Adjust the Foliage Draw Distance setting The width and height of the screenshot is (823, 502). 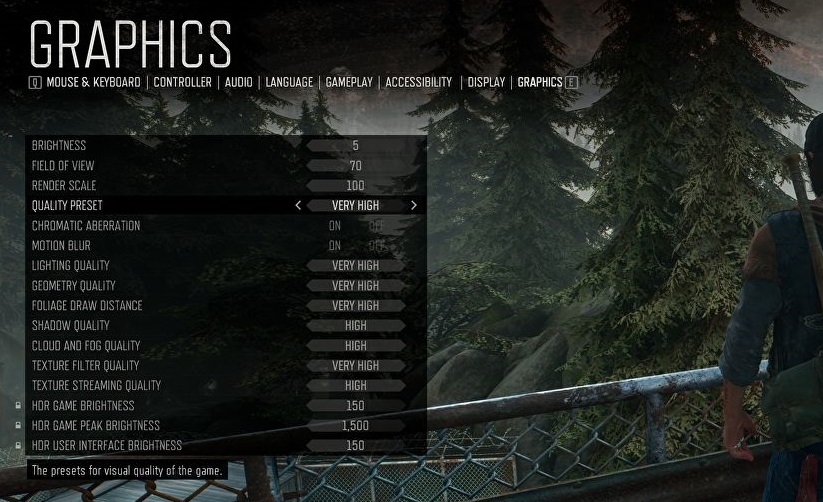225,306
